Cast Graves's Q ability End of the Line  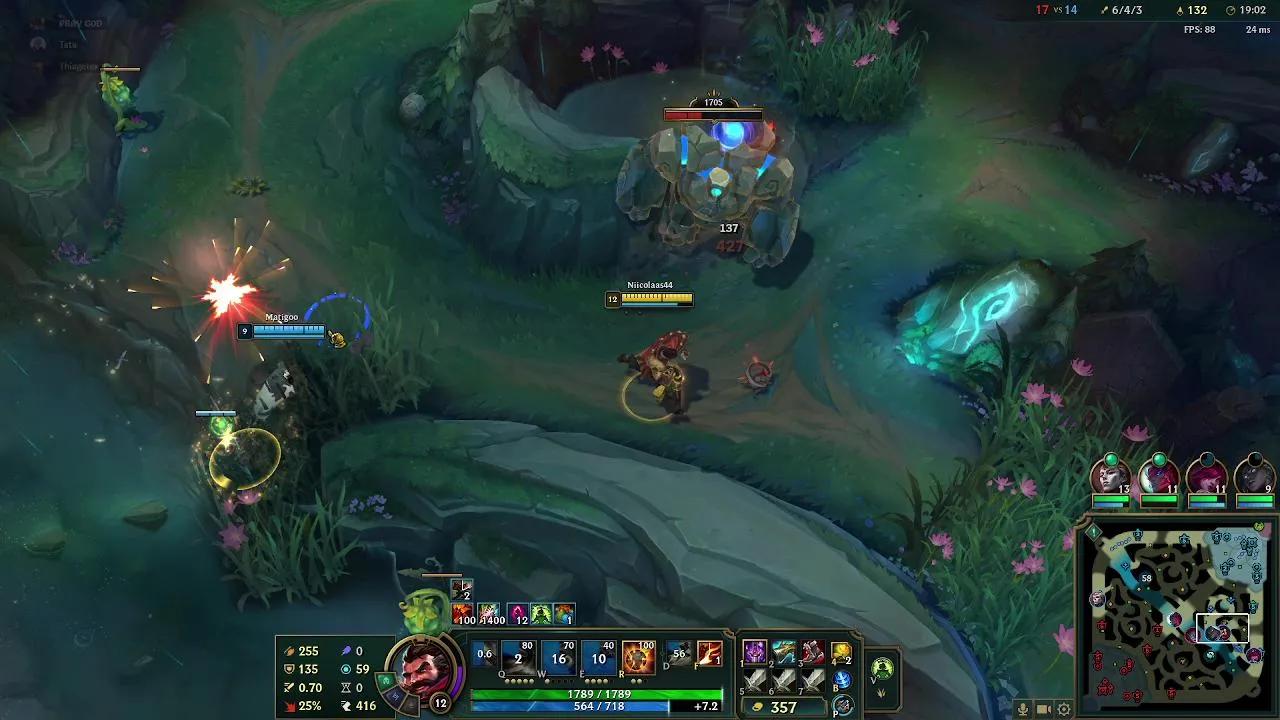517,658
